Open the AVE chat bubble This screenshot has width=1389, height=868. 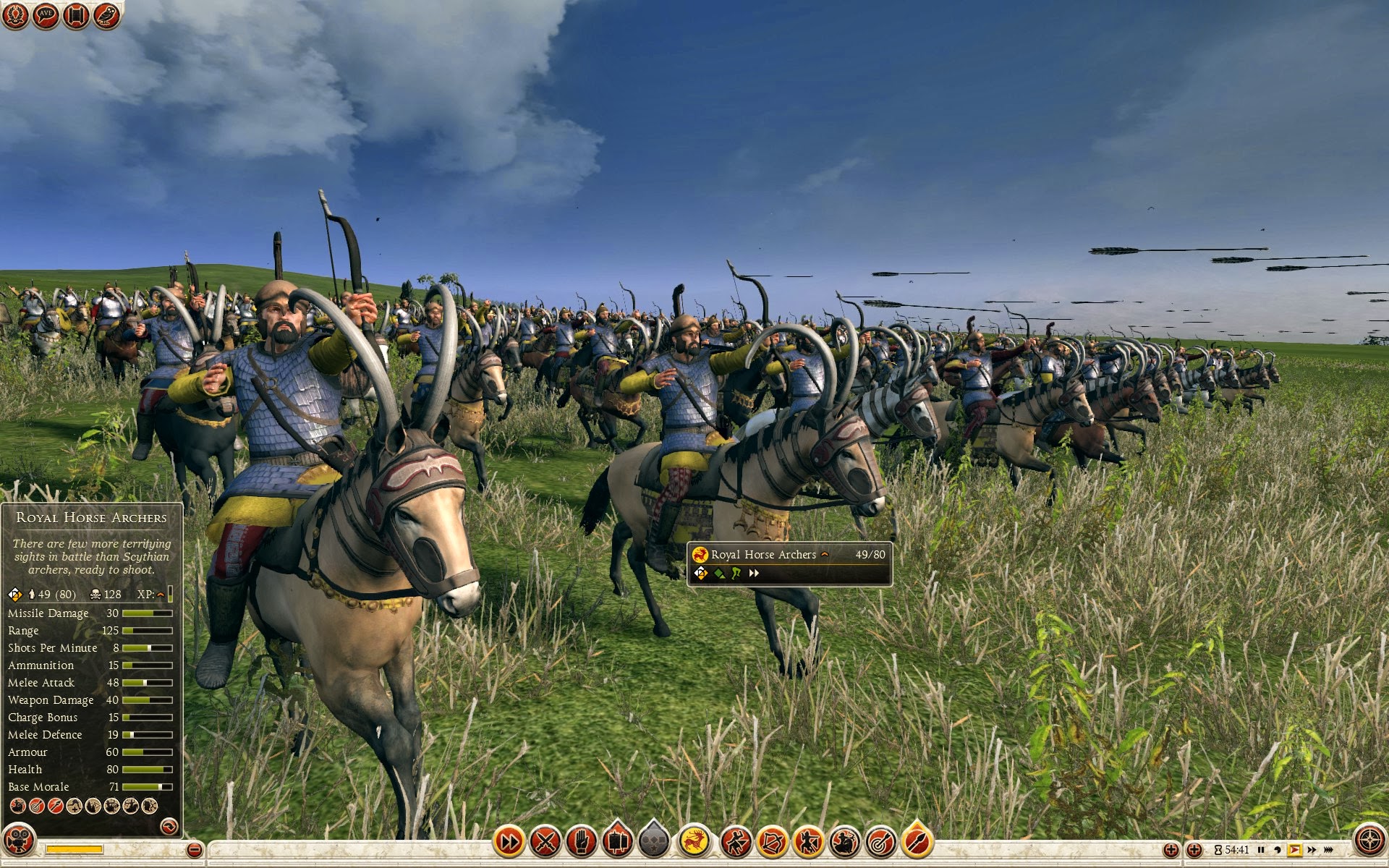pos(46,15)
